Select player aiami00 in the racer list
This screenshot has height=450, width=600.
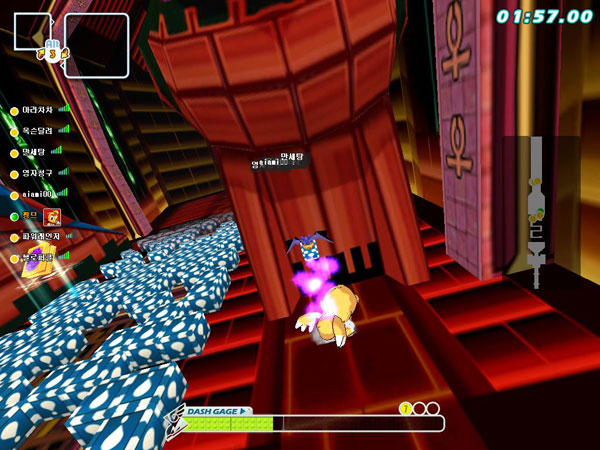coord(36,194)
